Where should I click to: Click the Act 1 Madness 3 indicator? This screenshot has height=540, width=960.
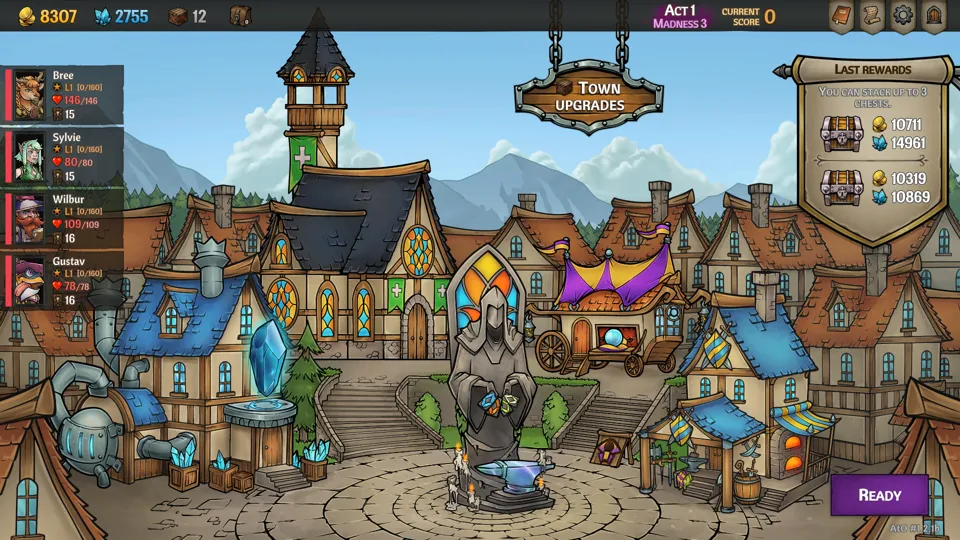tap(680, 16)
